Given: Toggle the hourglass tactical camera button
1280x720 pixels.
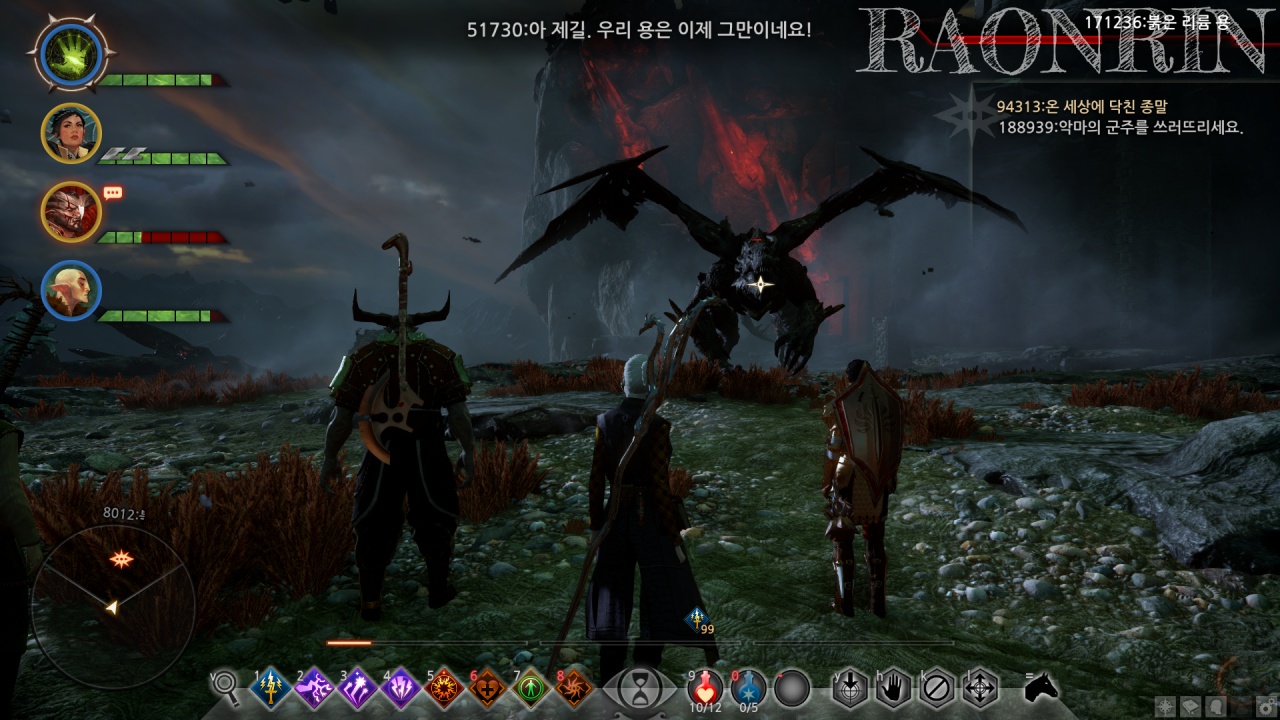Looking at the screenshot, I should click(636, 688).
